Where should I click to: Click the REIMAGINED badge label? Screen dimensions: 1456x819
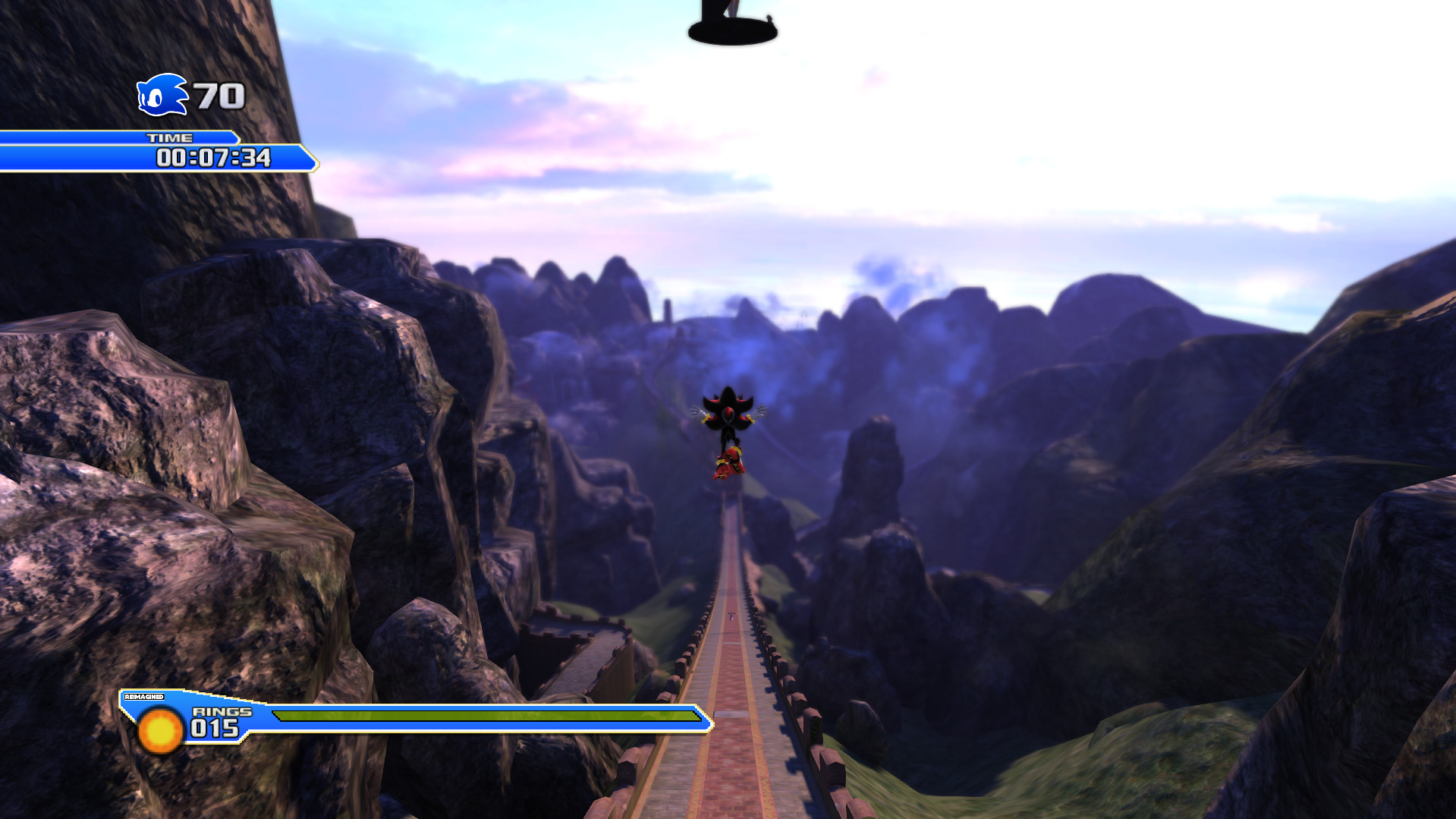point(143,695)
